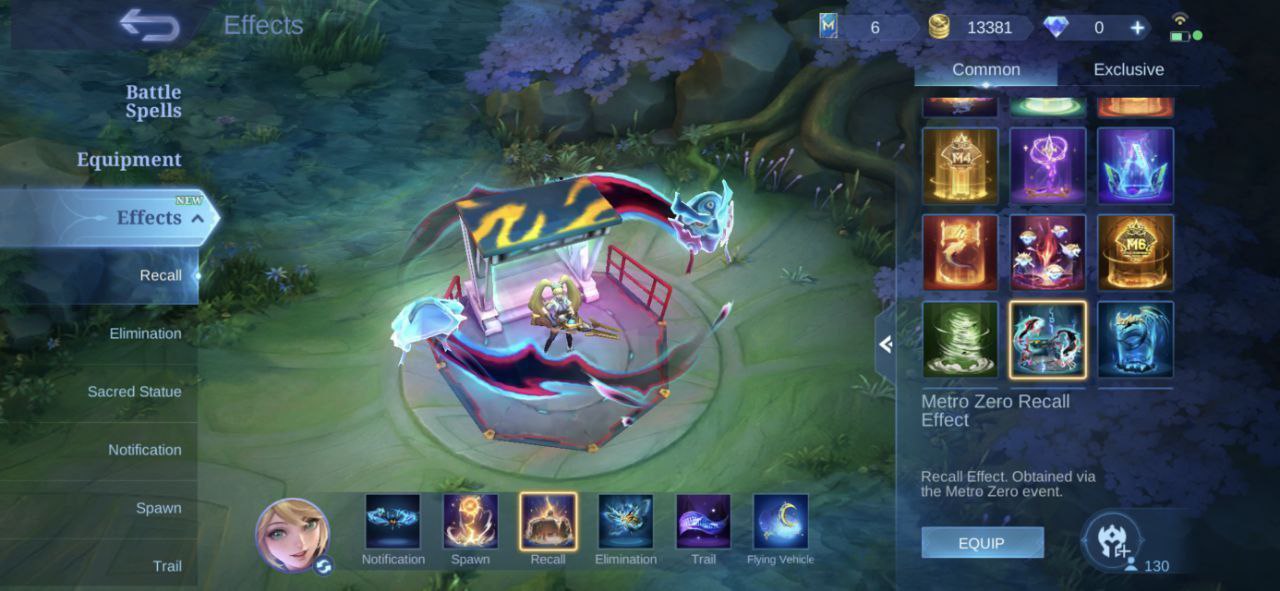Click the Flying Vehicle effect slot
Viewport: 1280px width, 591px height.
780,522
